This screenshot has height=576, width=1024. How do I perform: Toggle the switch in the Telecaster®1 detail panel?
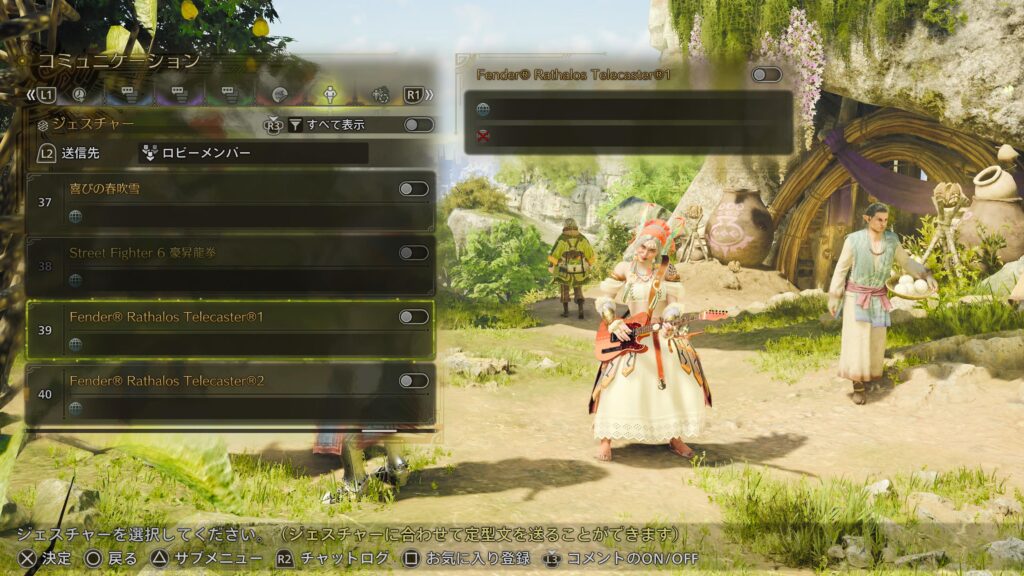coord(766,75)
